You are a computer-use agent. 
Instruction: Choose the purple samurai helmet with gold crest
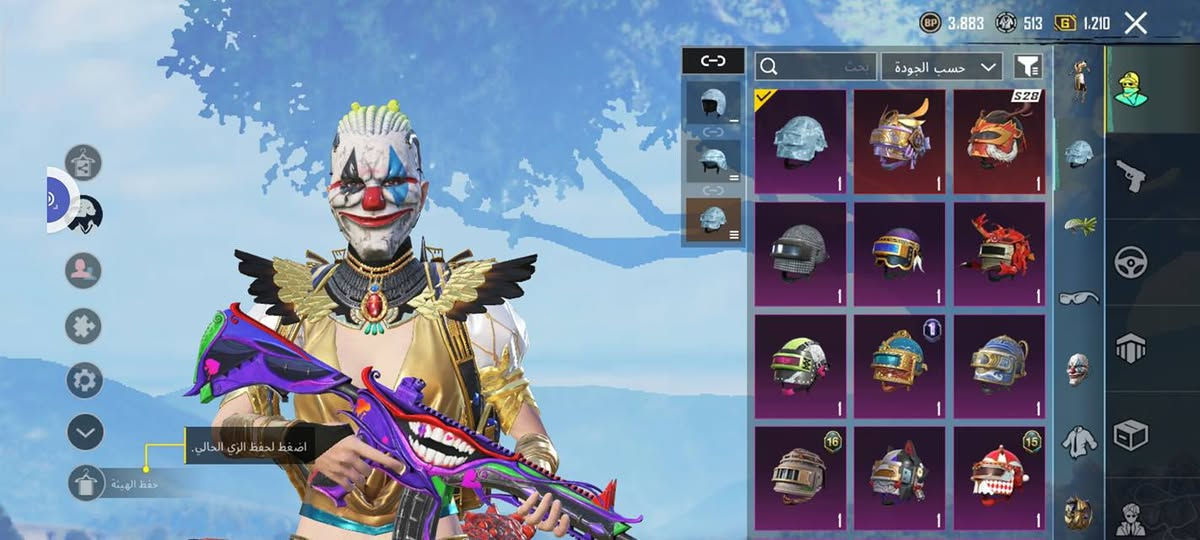[x=899, y=141]
